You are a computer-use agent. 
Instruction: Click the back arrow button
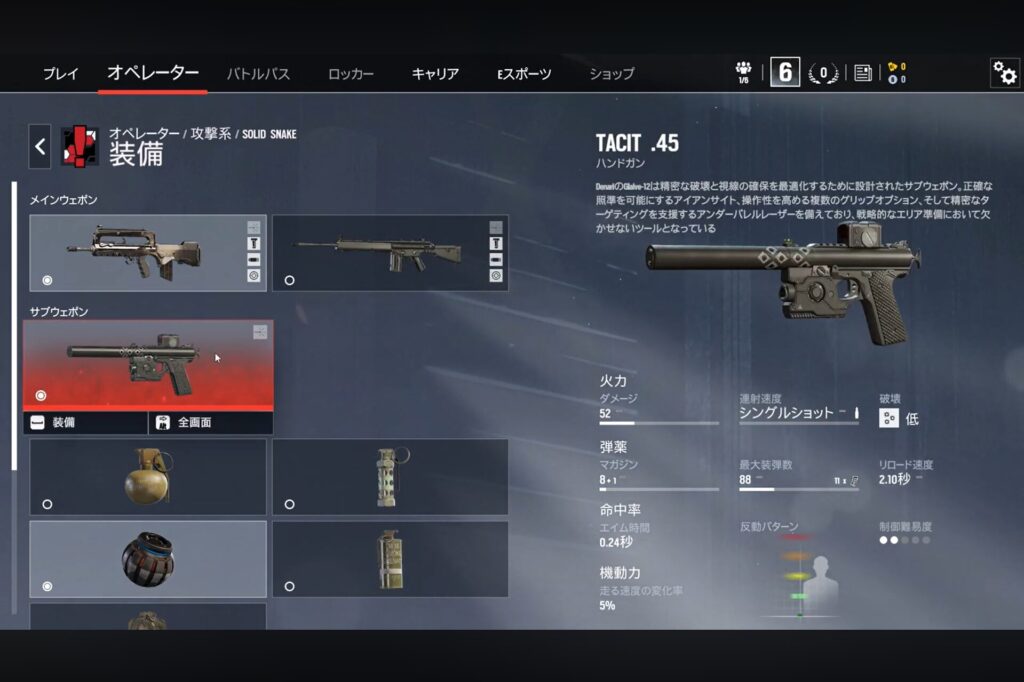[x=40, y=147]
